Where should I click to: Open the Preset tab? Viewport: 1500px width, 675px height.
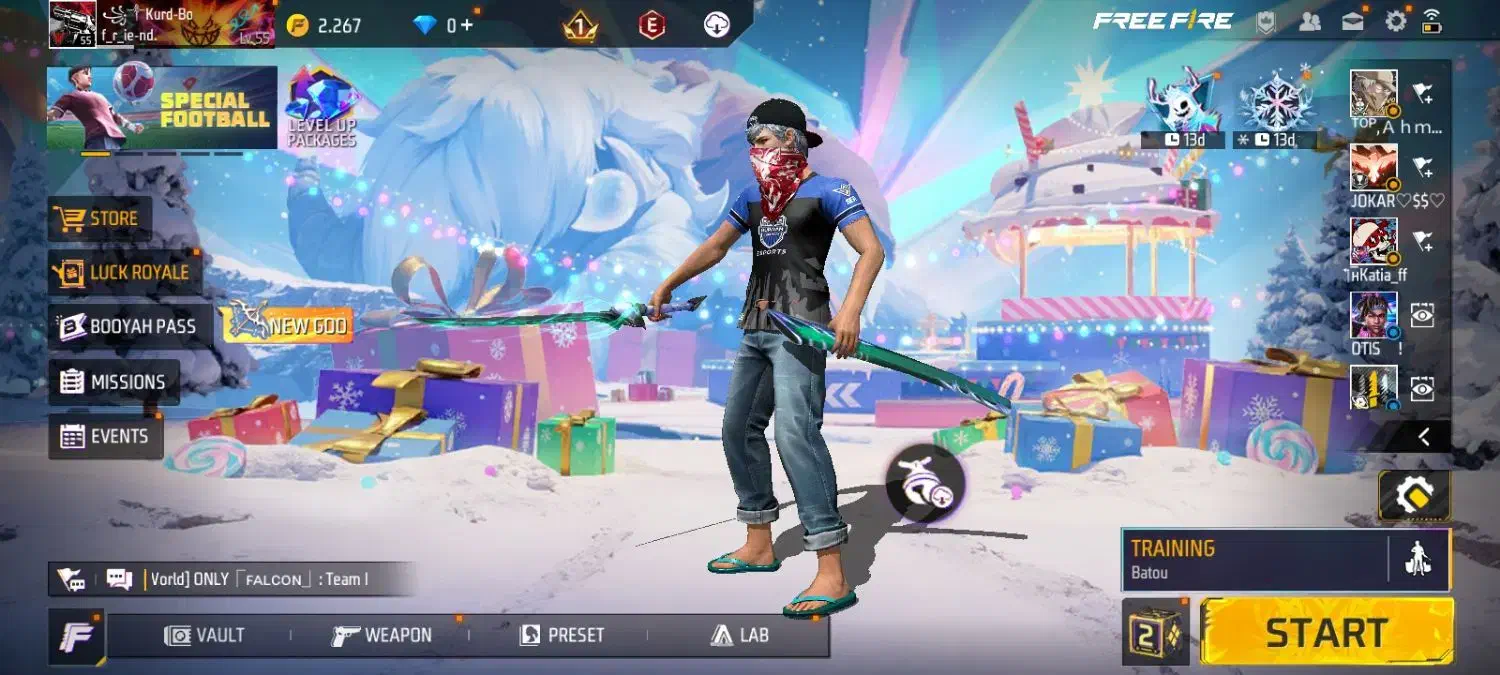click(x=562, y=635)
